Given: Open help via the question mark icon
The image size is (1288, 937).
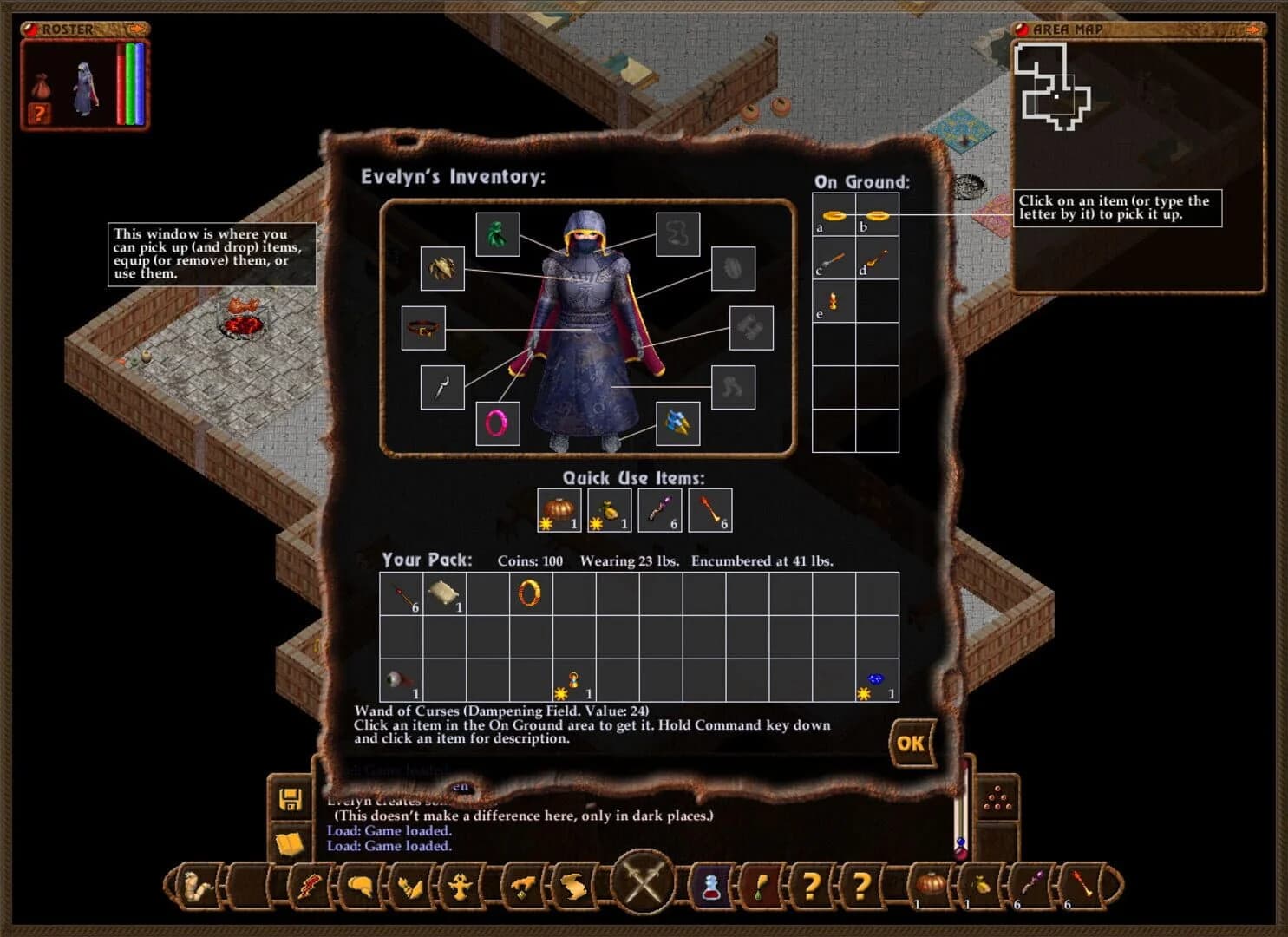Looking at the screenshot, I should coord(811,885).
